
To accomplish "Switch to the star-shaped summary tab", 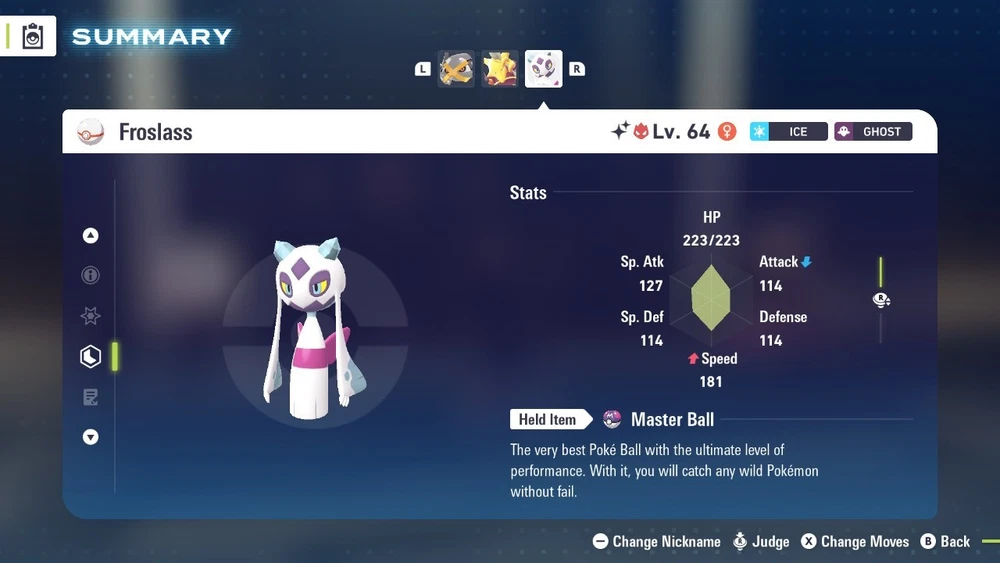I will [91, 316].
